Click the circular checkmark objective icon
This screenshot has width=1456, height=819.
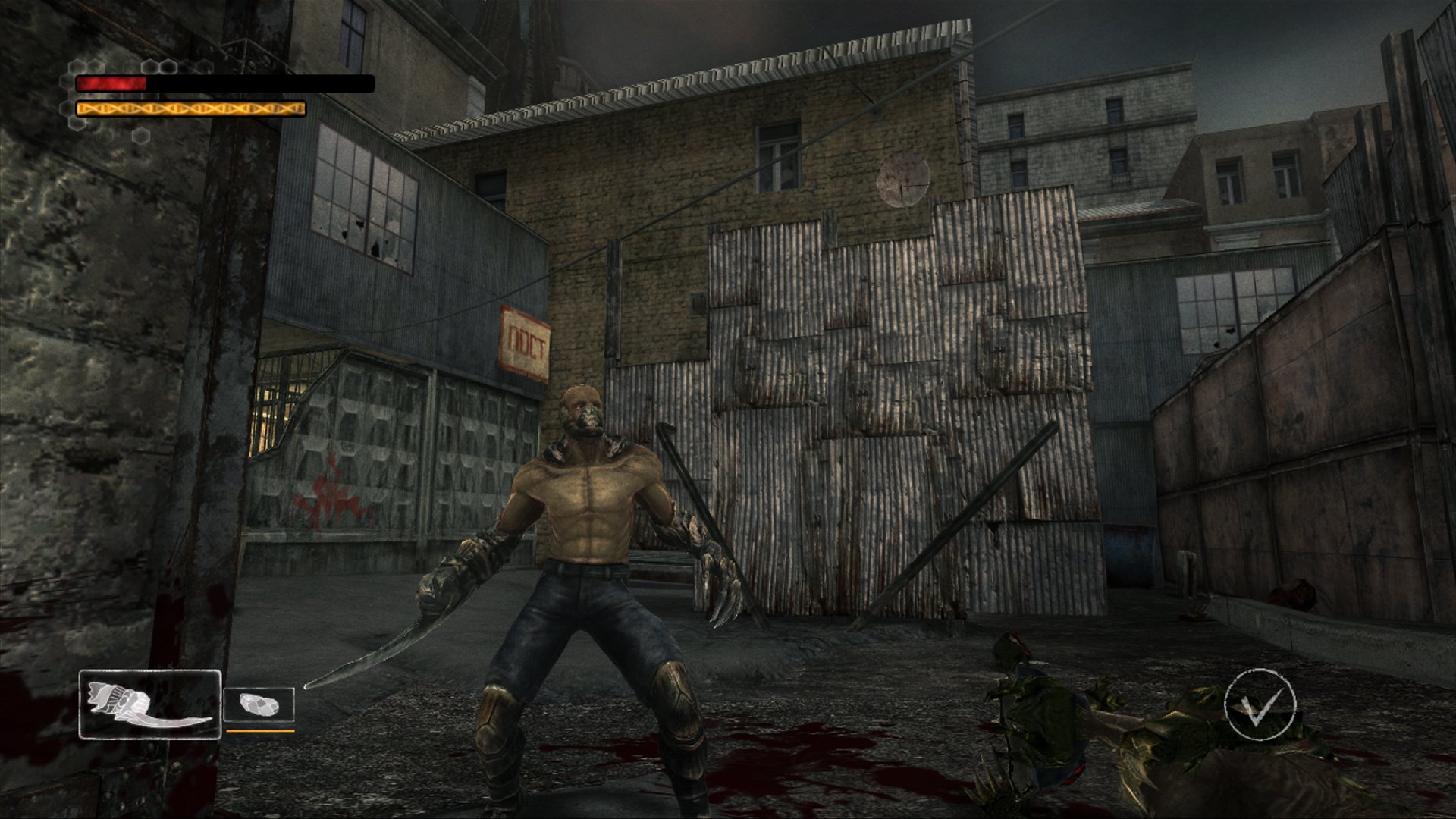pyautogui.click(x=1260, y=703)
